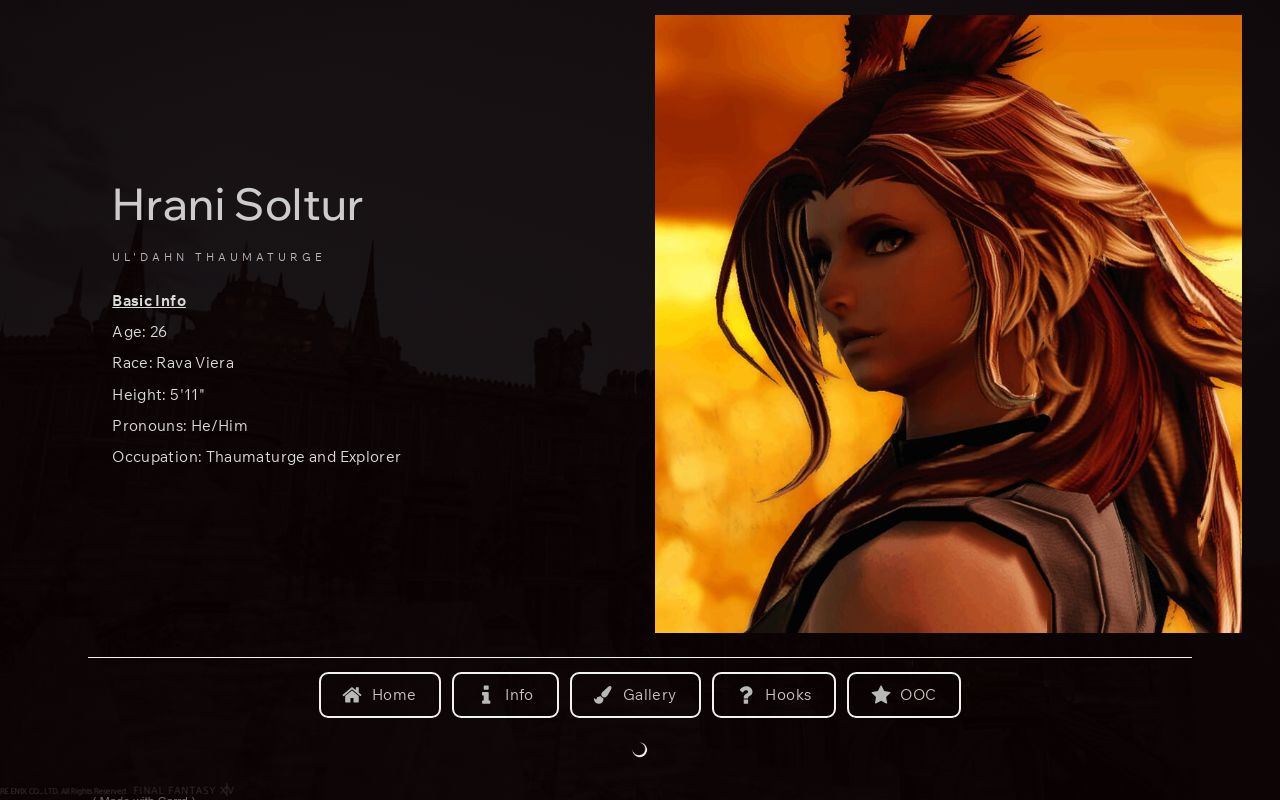Click the "i" info icon in the navigation
This screenshot has width=1280, height=800.
click(x=486, y=694)
